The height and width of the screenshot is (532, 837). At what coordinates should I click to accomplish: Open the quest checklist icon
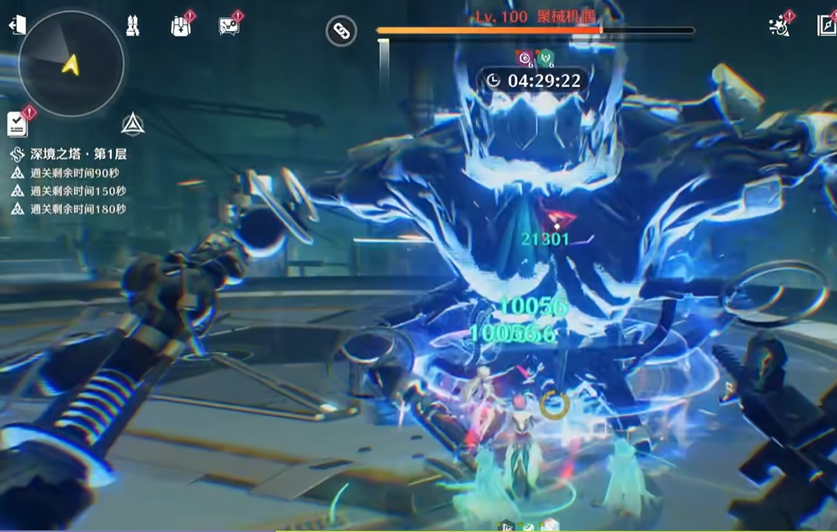tap(18, 123)
